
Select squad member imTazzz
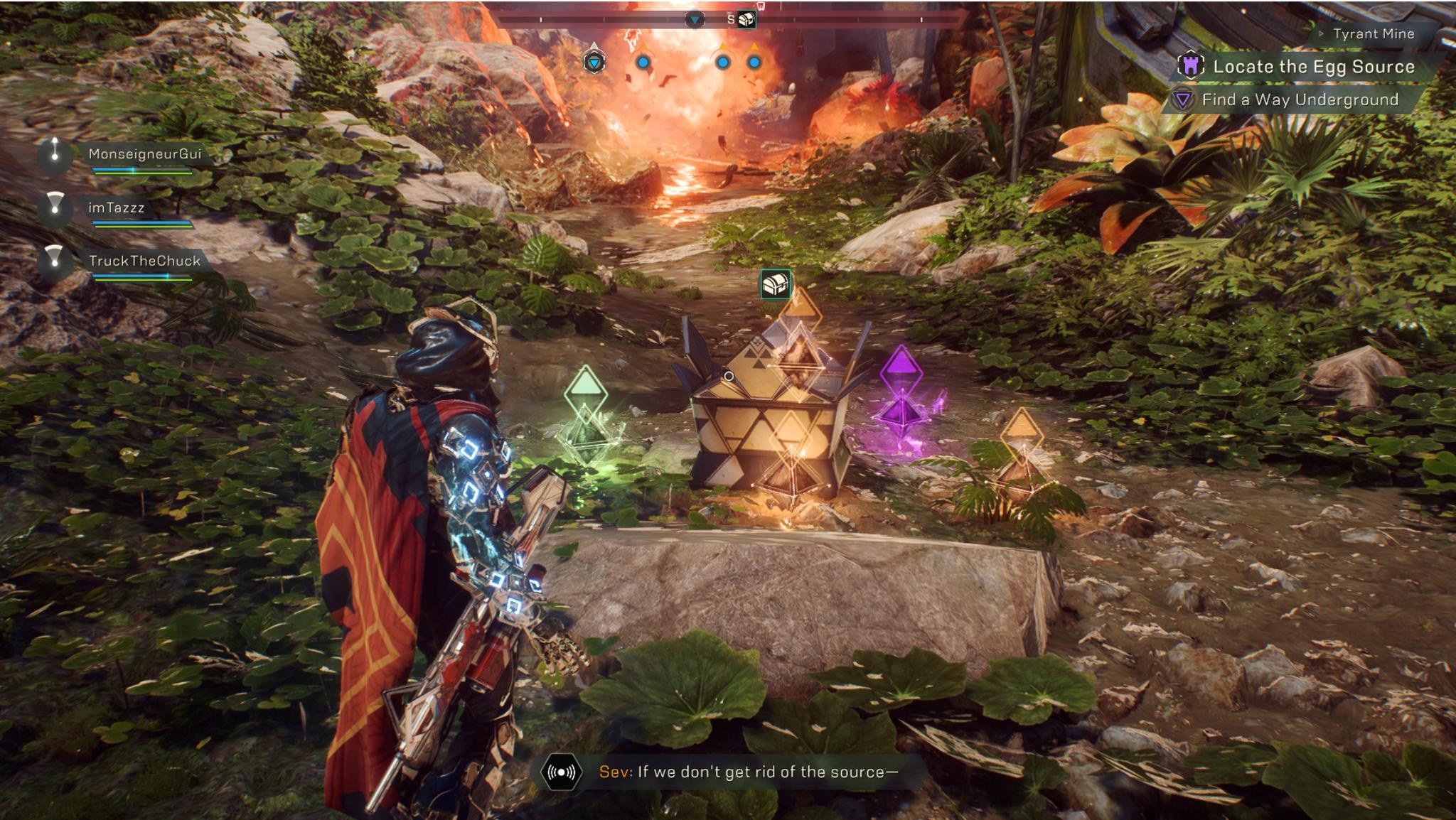[x=116, y=208]
